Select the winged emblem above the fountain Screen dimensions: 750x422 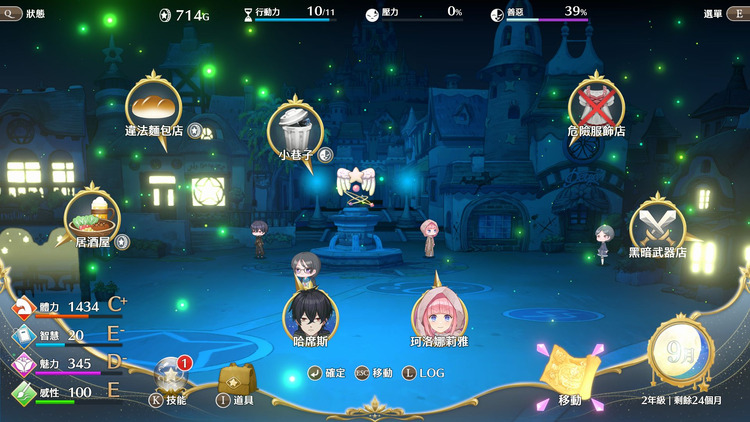355,183
